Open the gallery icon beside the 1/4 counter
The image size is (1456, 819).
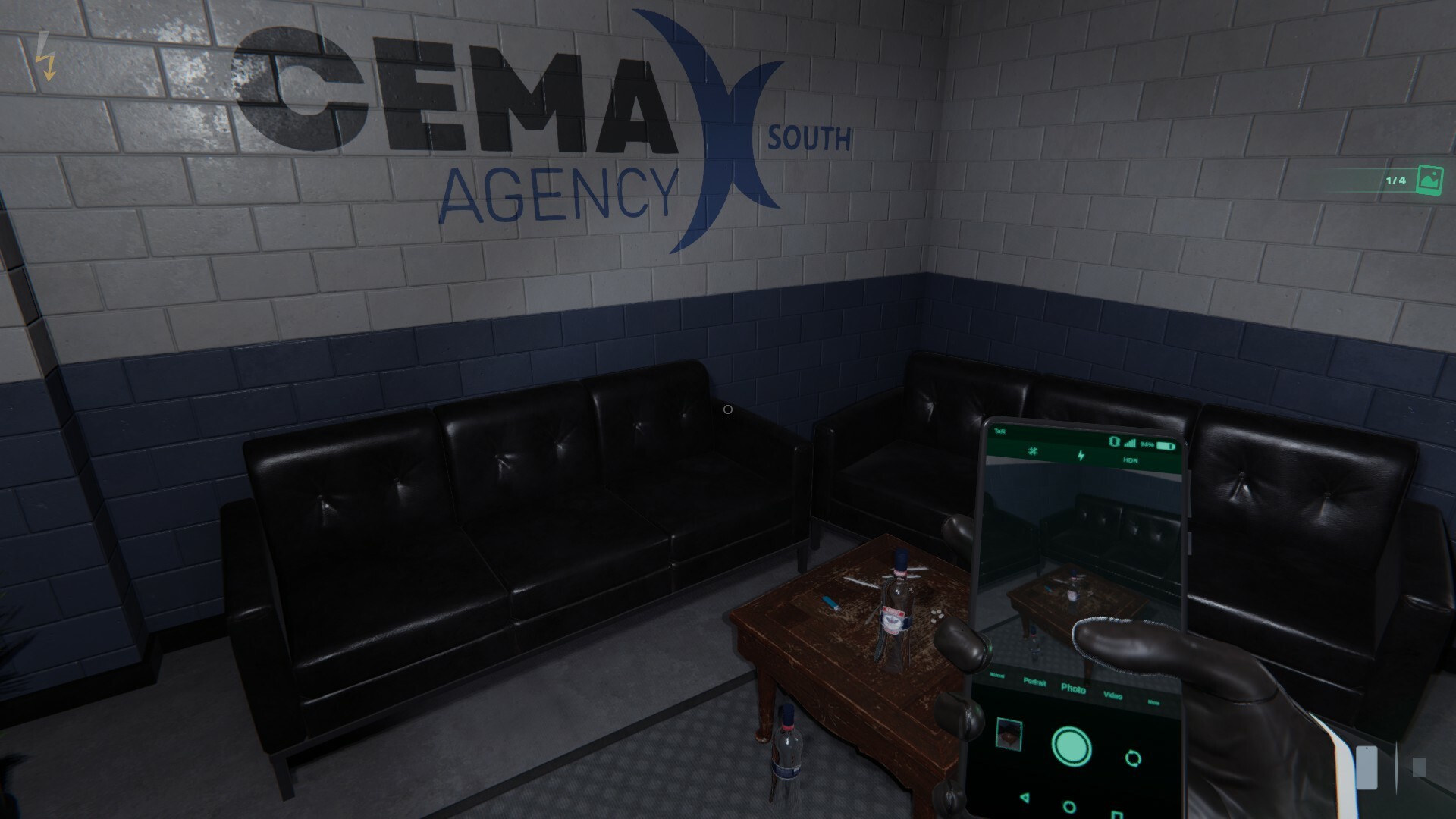pos(1429,181)
